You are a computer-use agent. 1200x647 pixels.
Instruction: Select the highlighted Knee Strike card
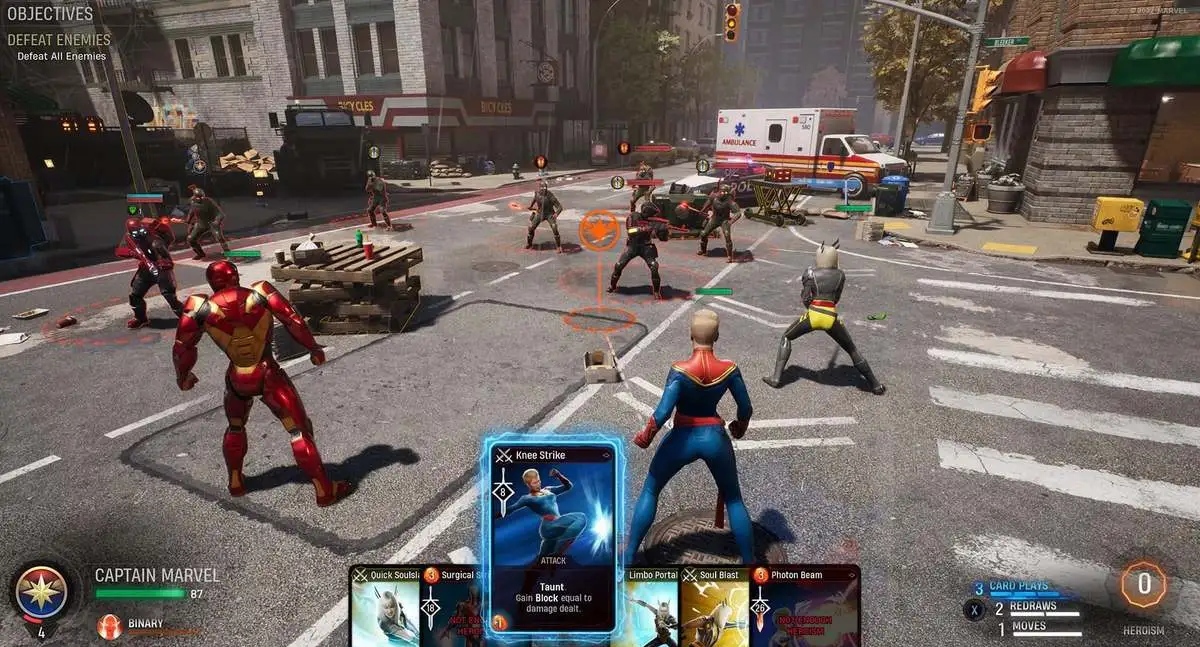553,535
